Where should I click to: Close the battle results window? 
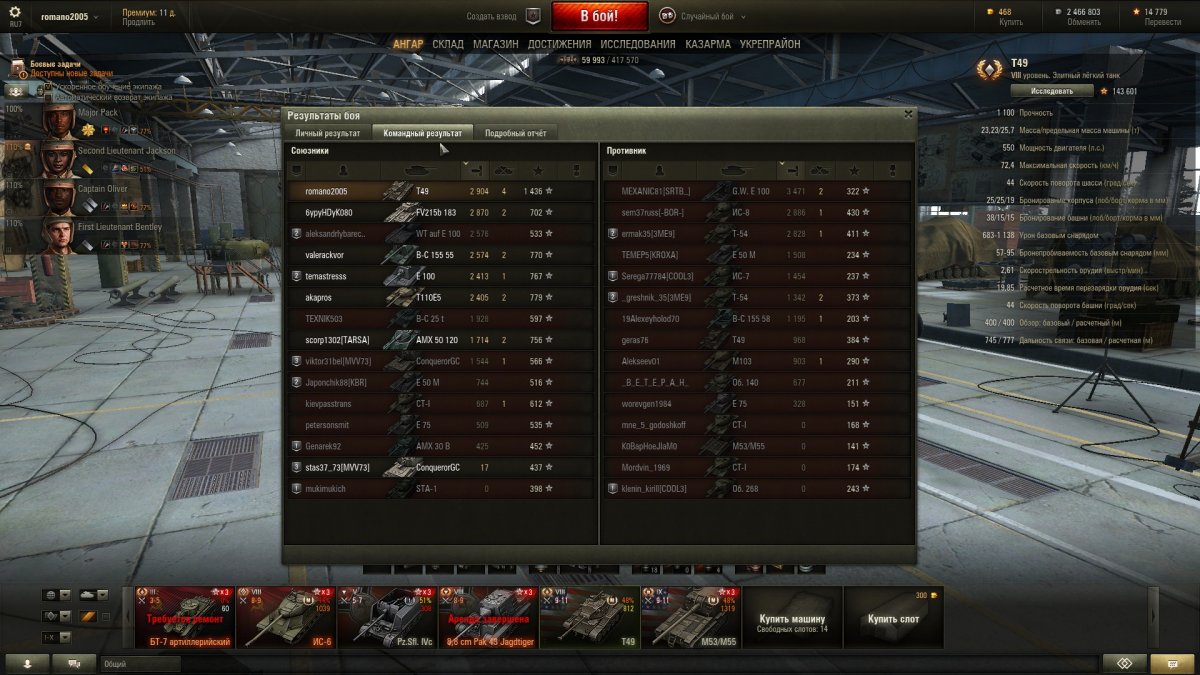point(907,114)
